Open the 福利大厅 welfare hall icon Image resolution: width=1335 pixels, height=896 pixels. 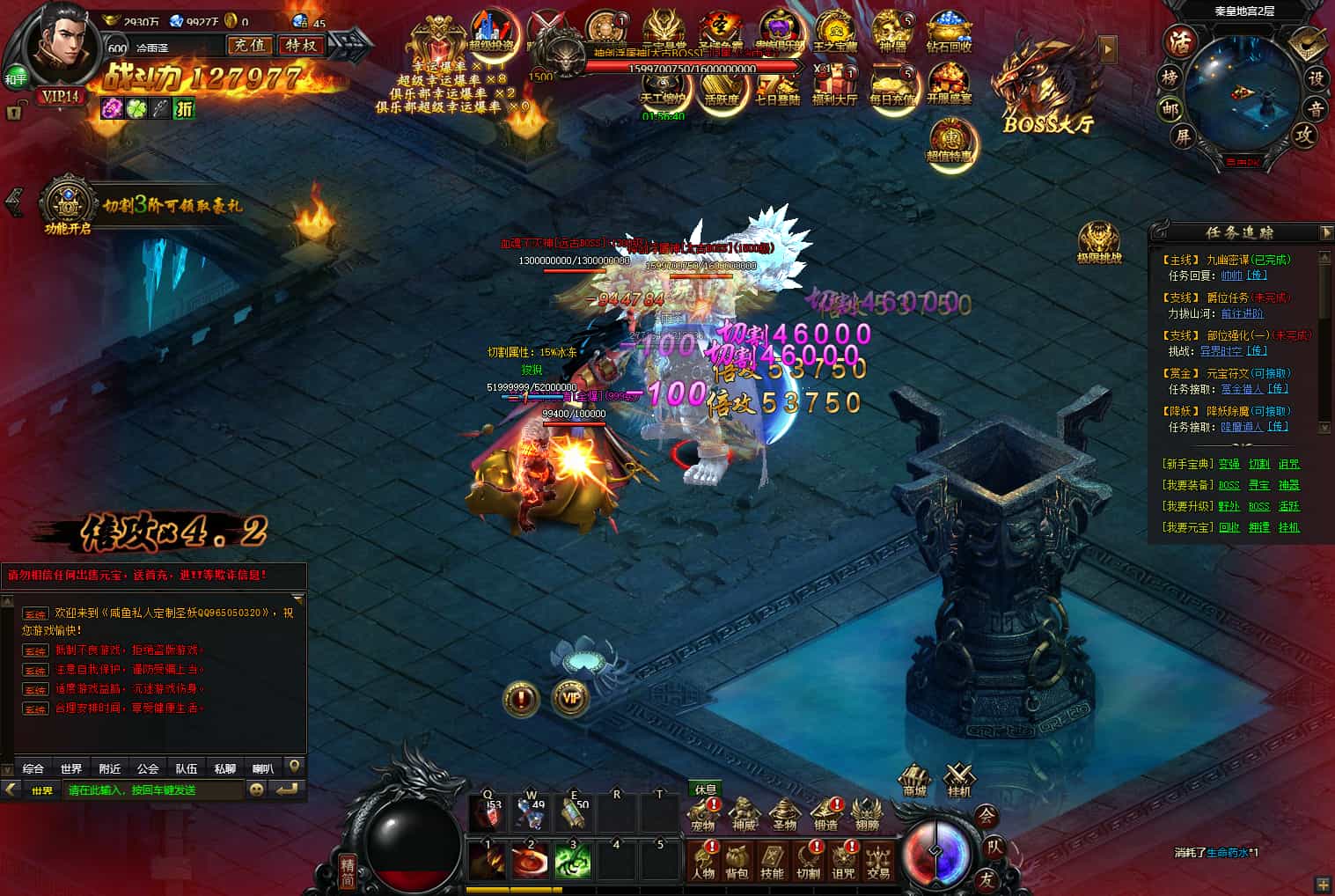(834, 85)
